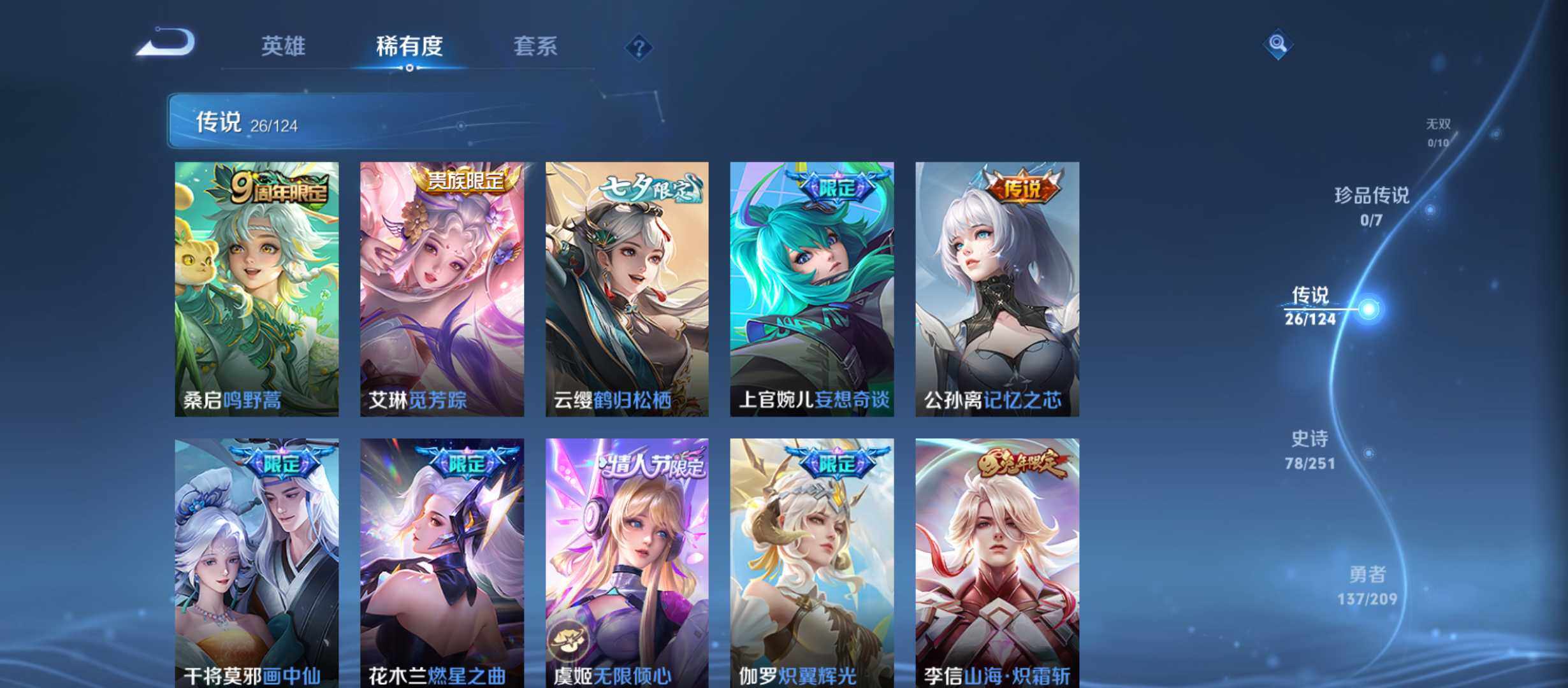Image resolution: width=1568 pixels, height=688 pixels.
Task: Jump to the 珍品传说 rarity section
Action: click(1372, 206)
